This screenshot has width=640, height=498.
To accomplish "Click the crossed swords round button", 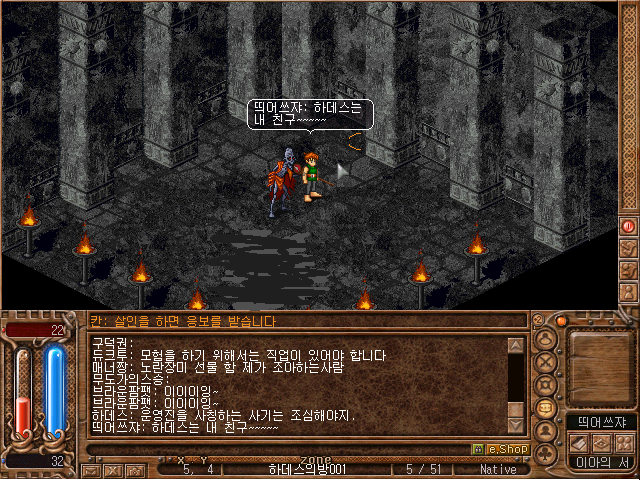I will click(546, 362).
